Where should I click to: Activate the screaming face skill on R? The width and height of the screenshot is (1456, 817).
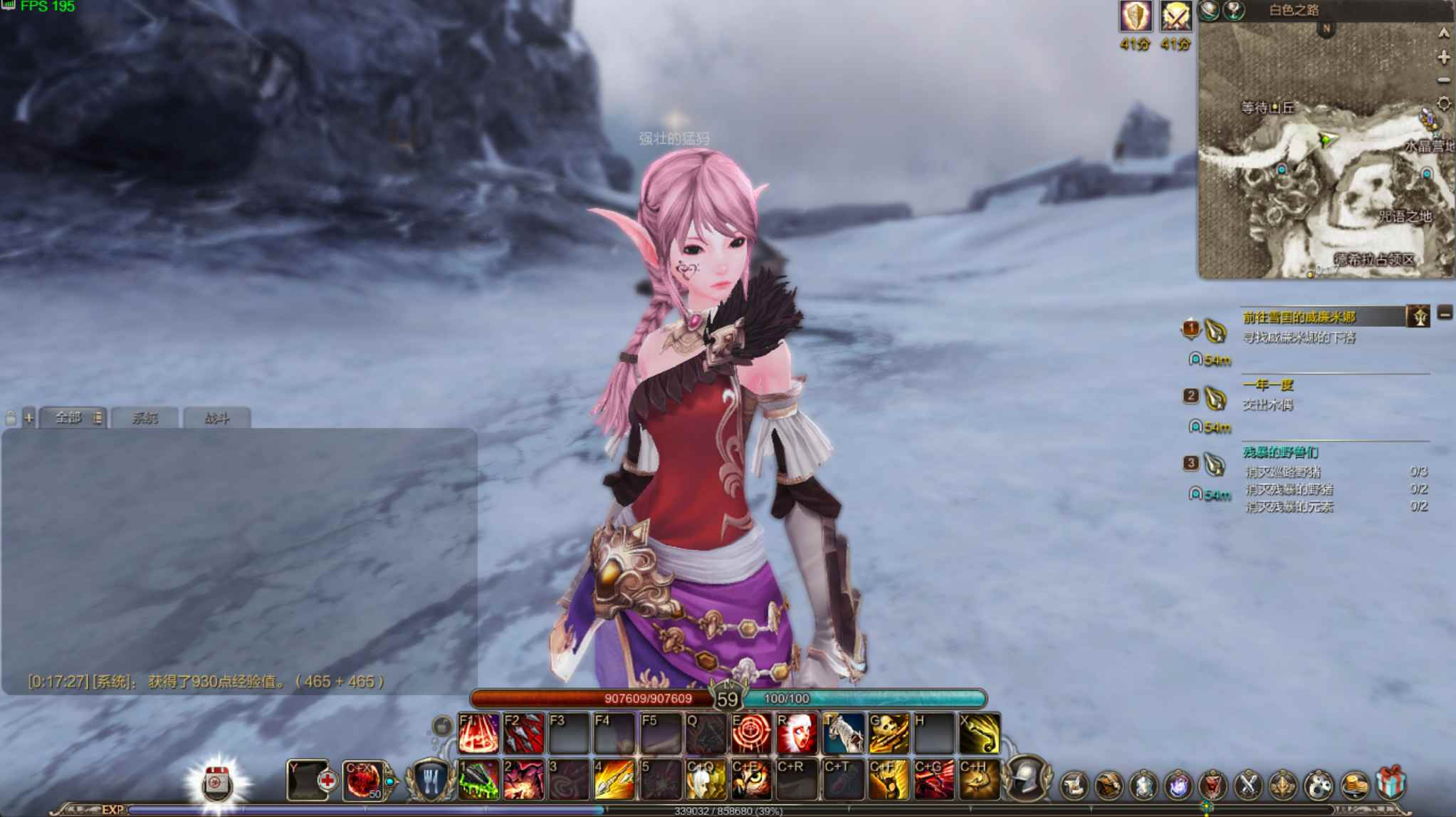click(797, 733)
